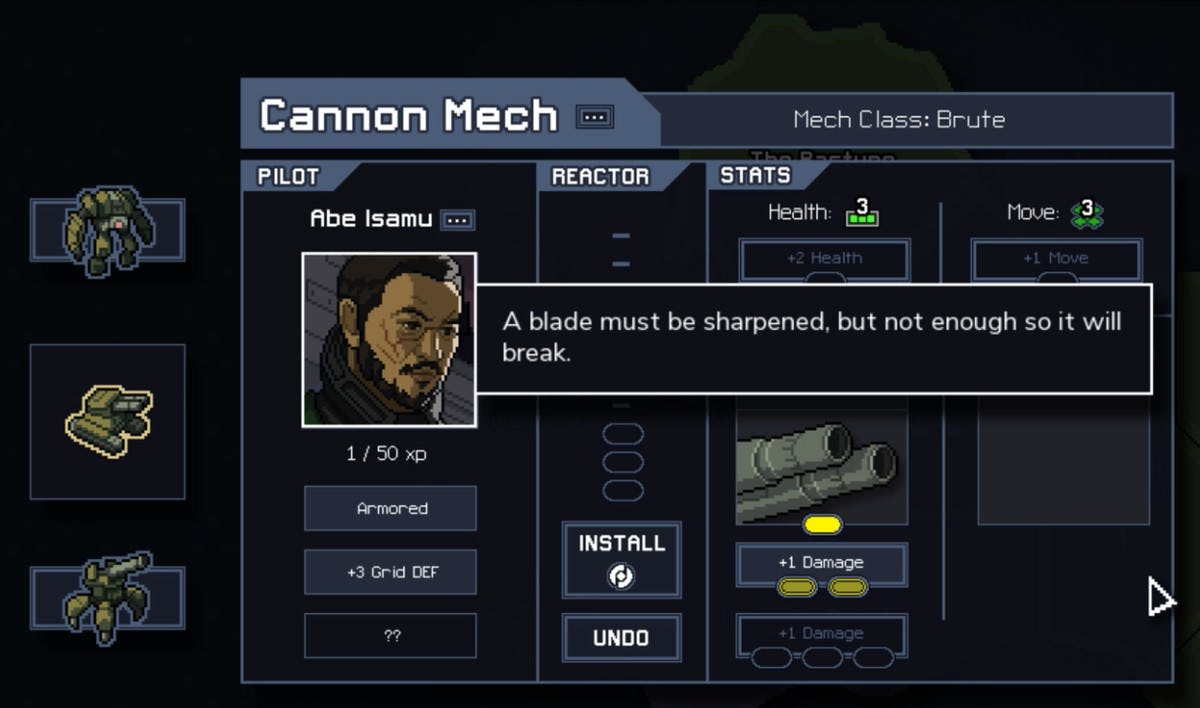
Task: Rename the Cannon Mech
Action: point(595,118)
